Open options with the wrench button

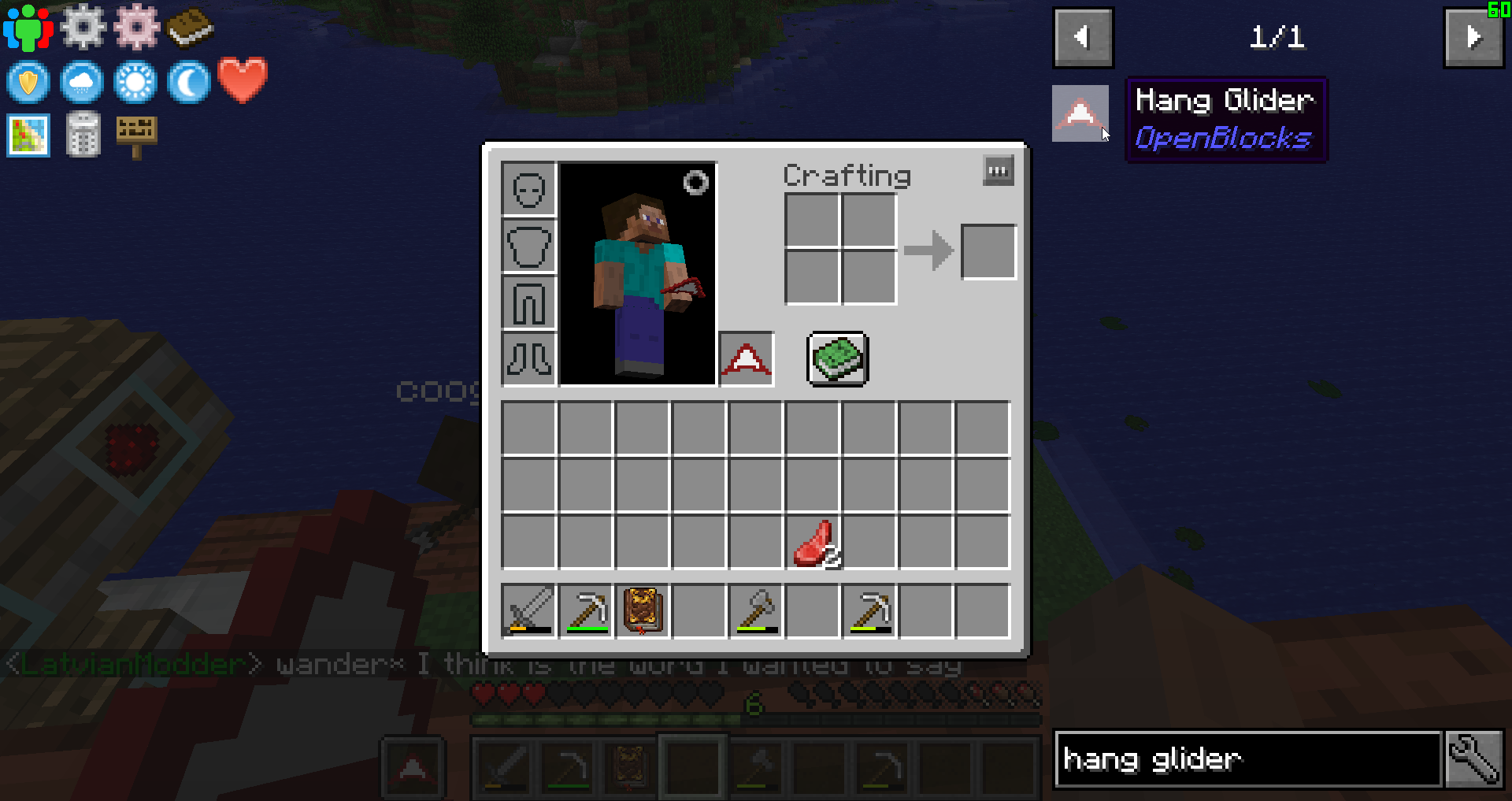tap(1473, 759)
